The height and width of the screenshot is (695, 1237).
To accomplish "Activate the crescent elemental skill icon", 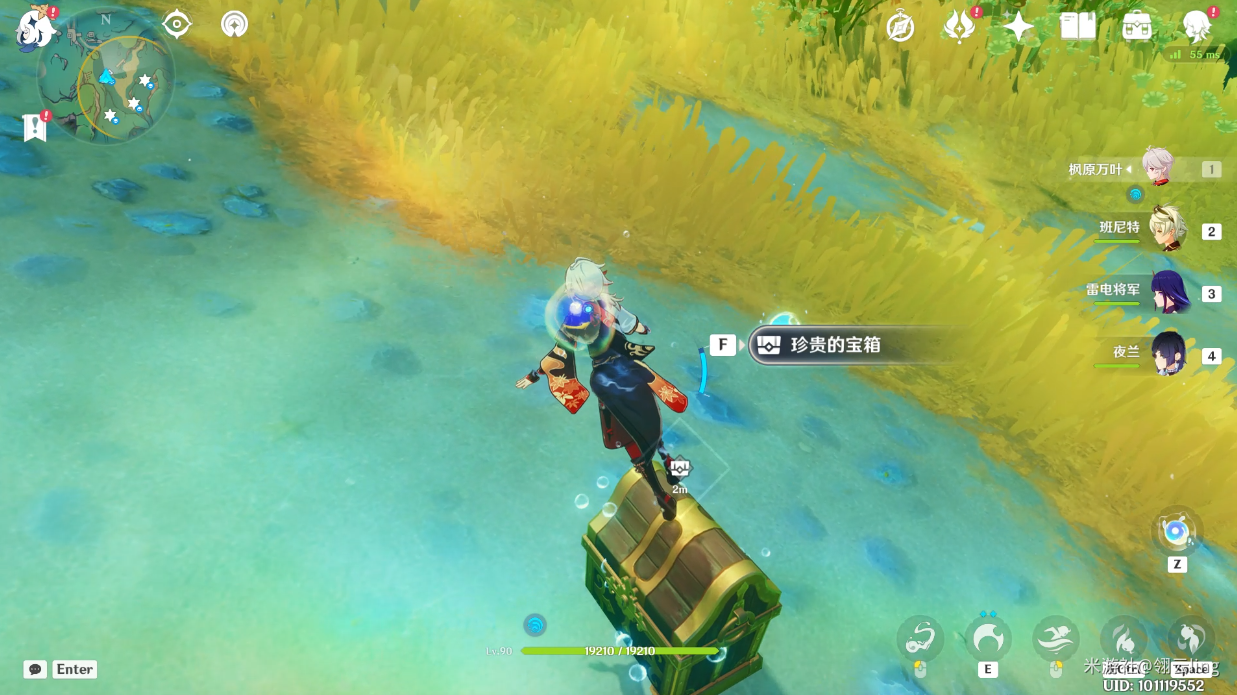I will click(988, 638).
